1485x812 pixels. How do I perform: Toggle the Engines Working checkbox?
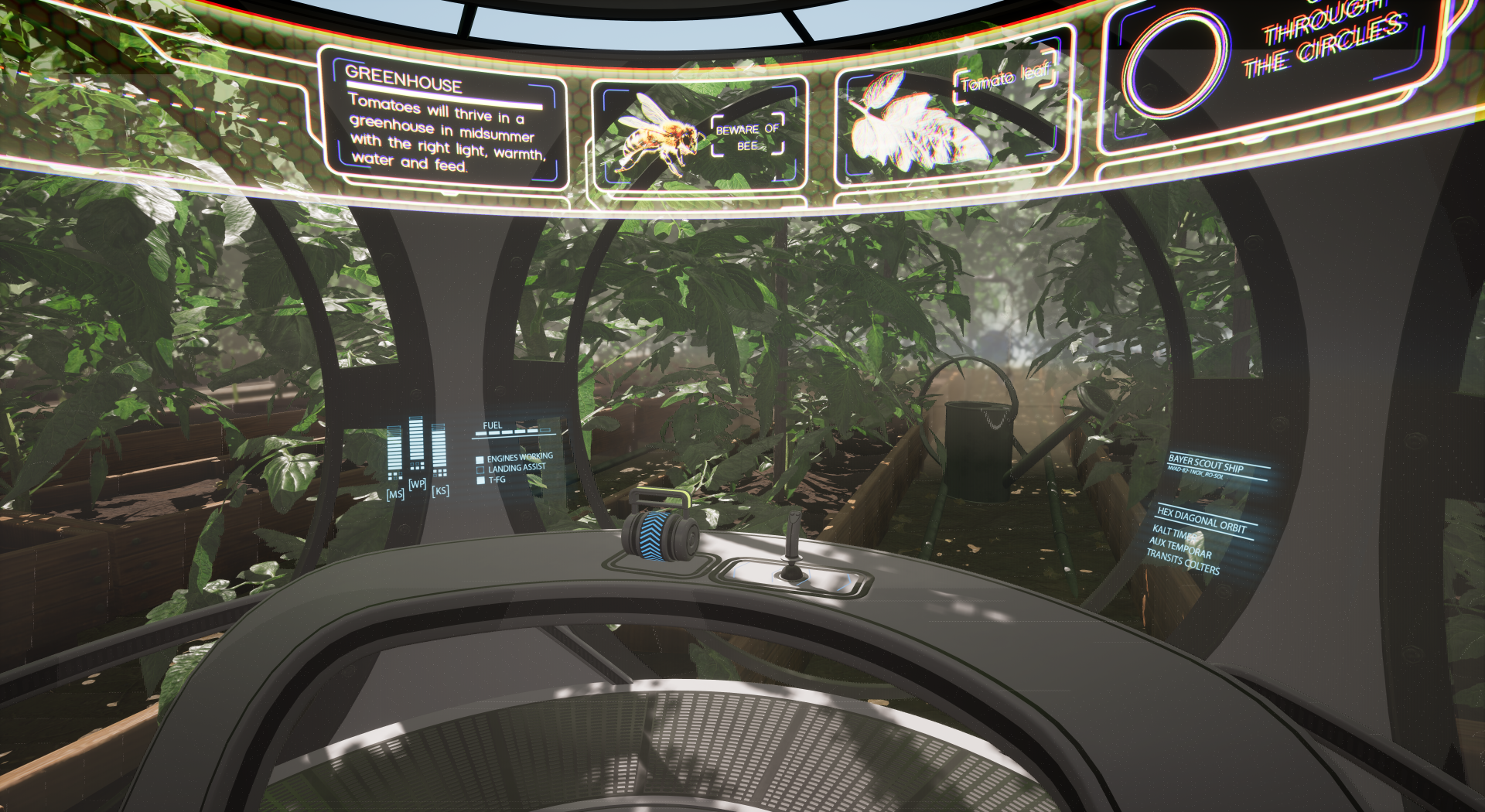[480, 460]
